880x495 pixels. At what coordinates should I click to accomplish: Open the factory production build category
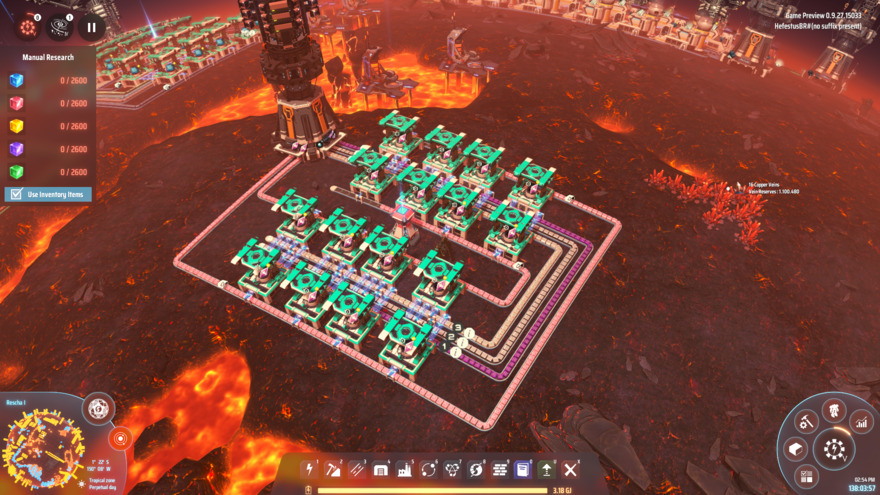pos(405,469)
